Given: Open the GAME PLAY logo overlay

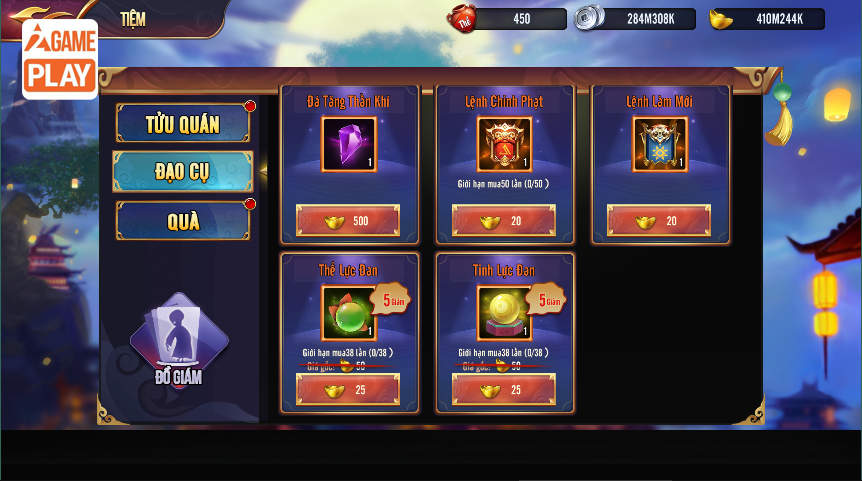Looking at the screenshot, I should coord(60,59).
